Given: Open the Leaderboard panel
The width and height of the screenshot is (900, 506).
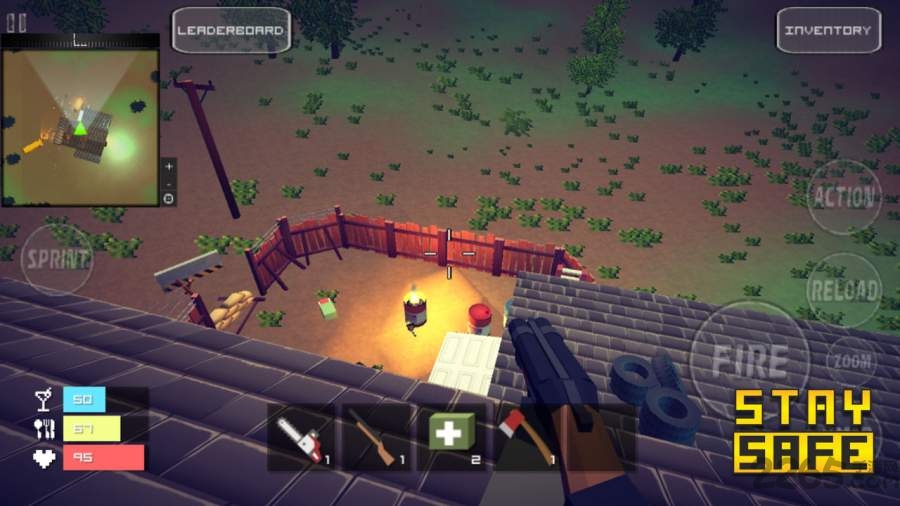Looking at the screenshot, I should (x=231, y=30).
